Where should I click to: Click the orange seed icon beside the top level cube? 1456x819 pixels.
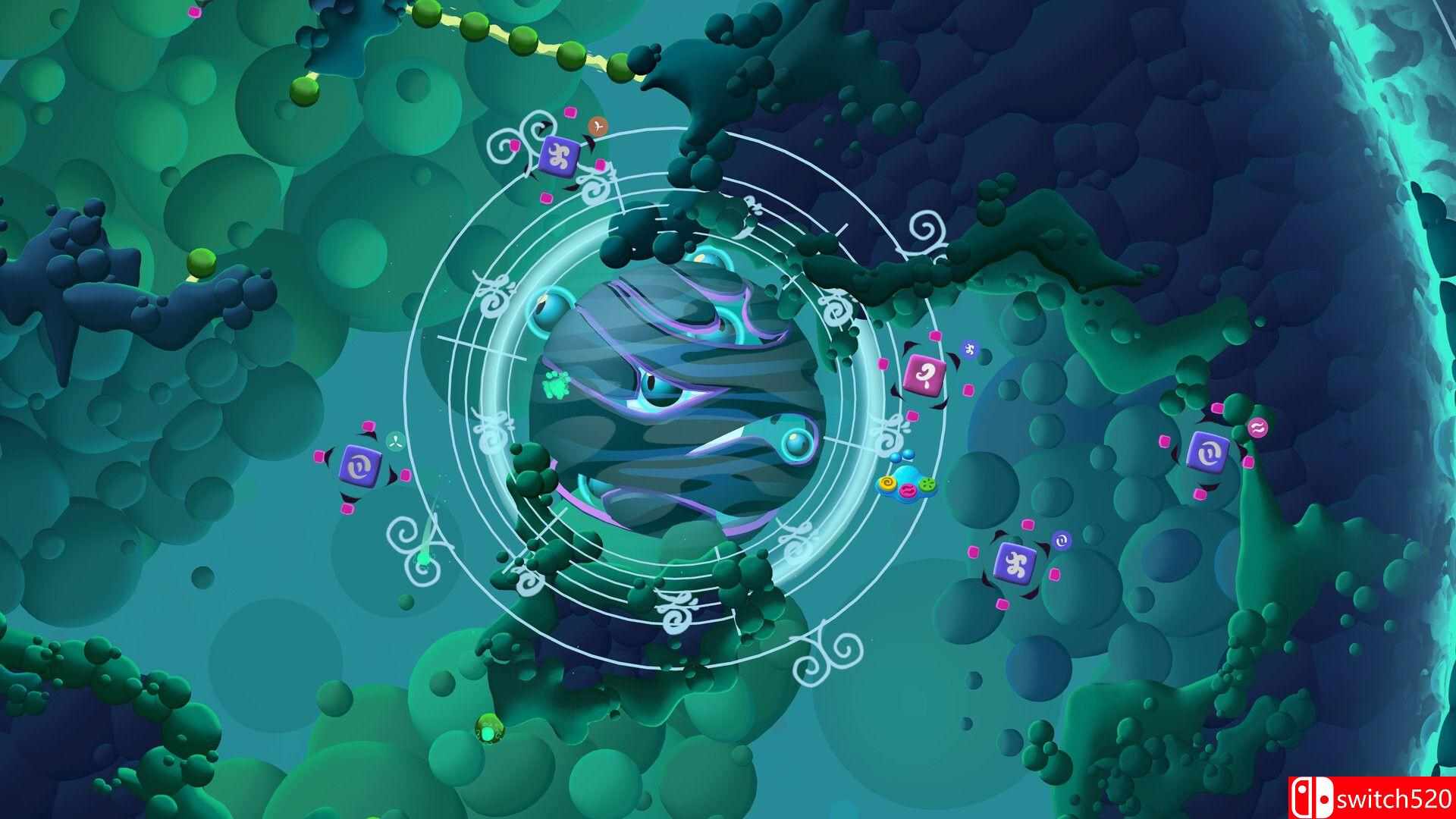[598, 126]
